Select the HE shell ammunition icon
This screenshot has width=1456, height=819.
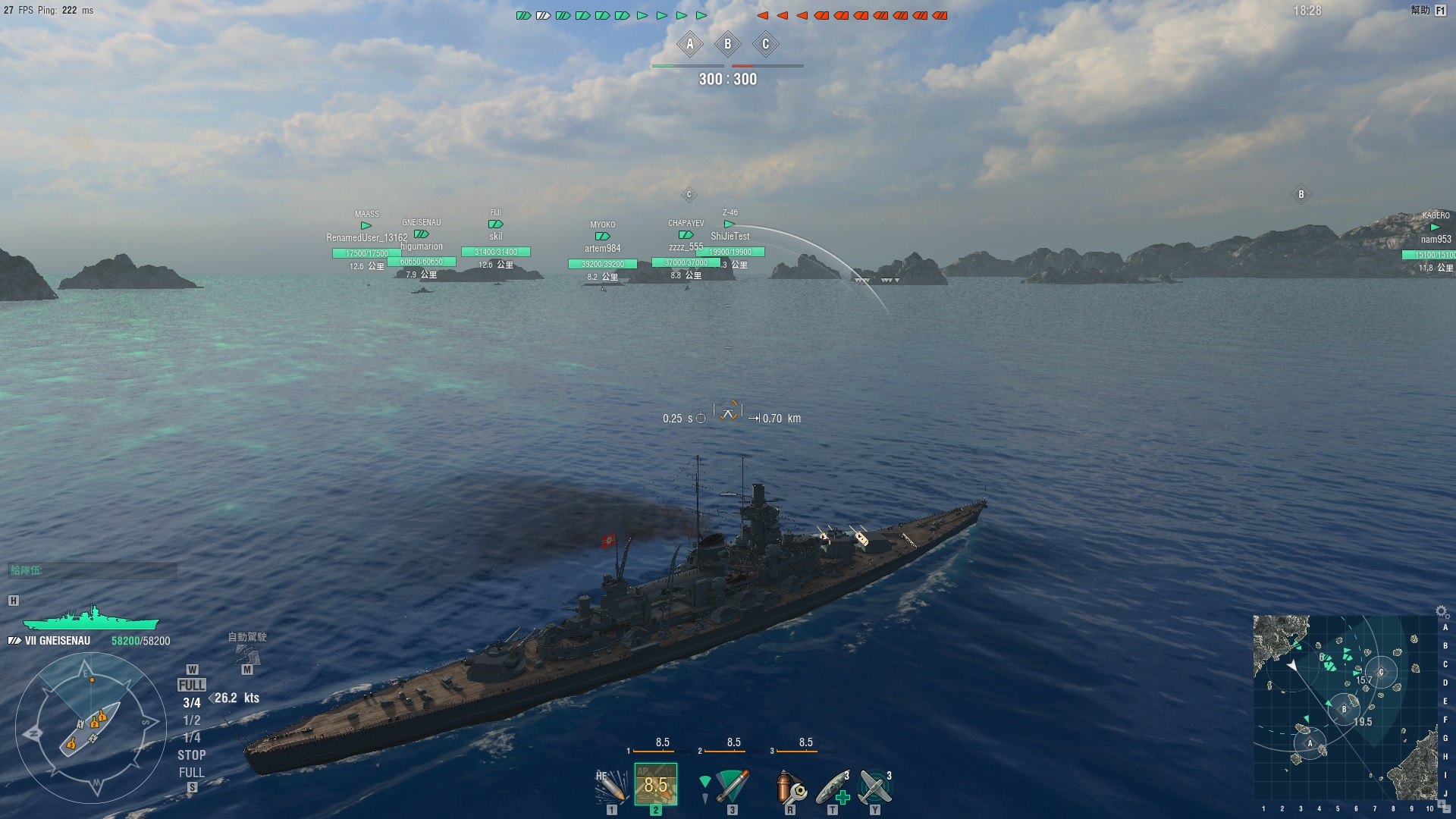coord(610,786)
